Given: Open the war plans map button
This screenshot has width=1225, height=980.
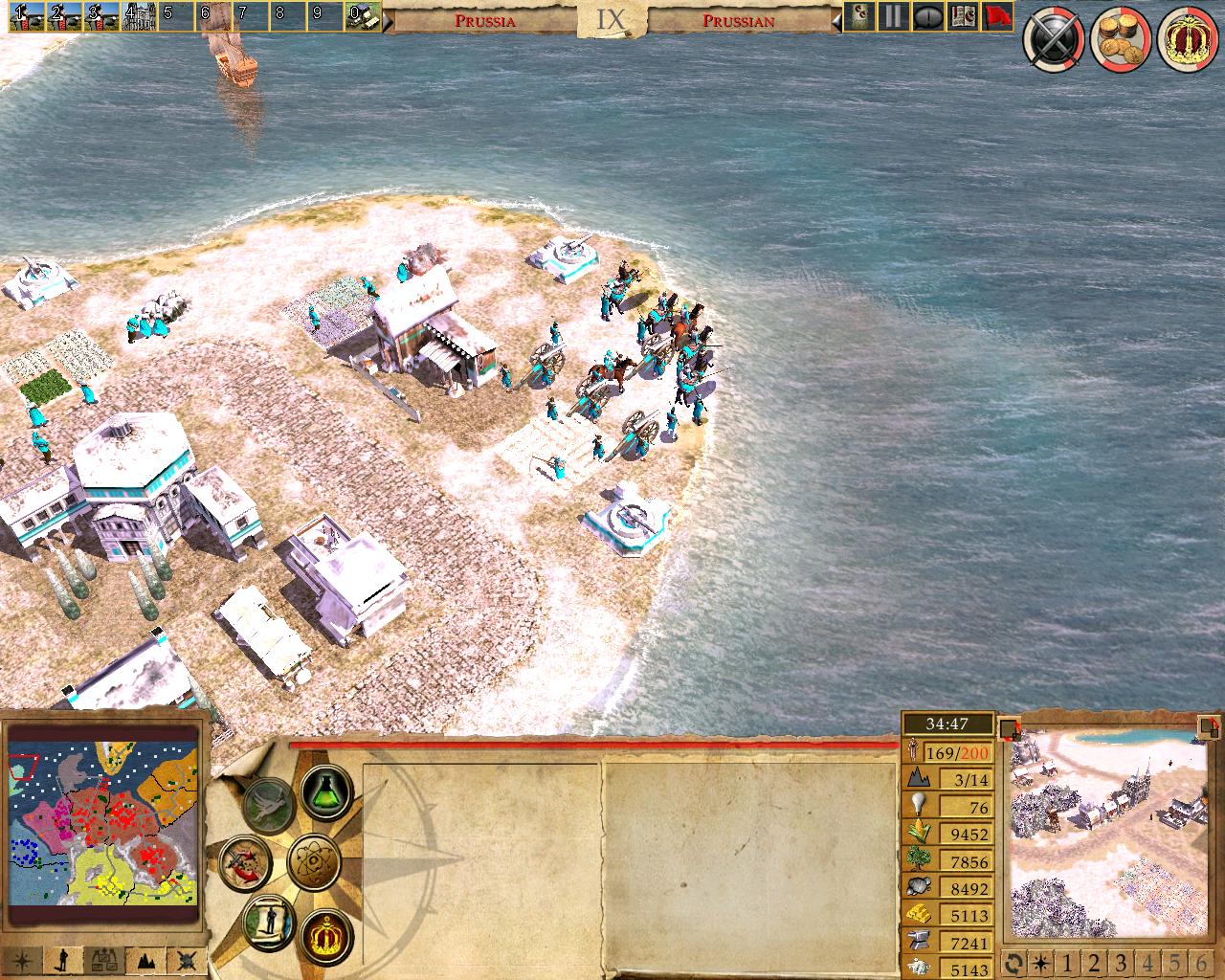Looking at the screenshot, I should tap(244, 860).
